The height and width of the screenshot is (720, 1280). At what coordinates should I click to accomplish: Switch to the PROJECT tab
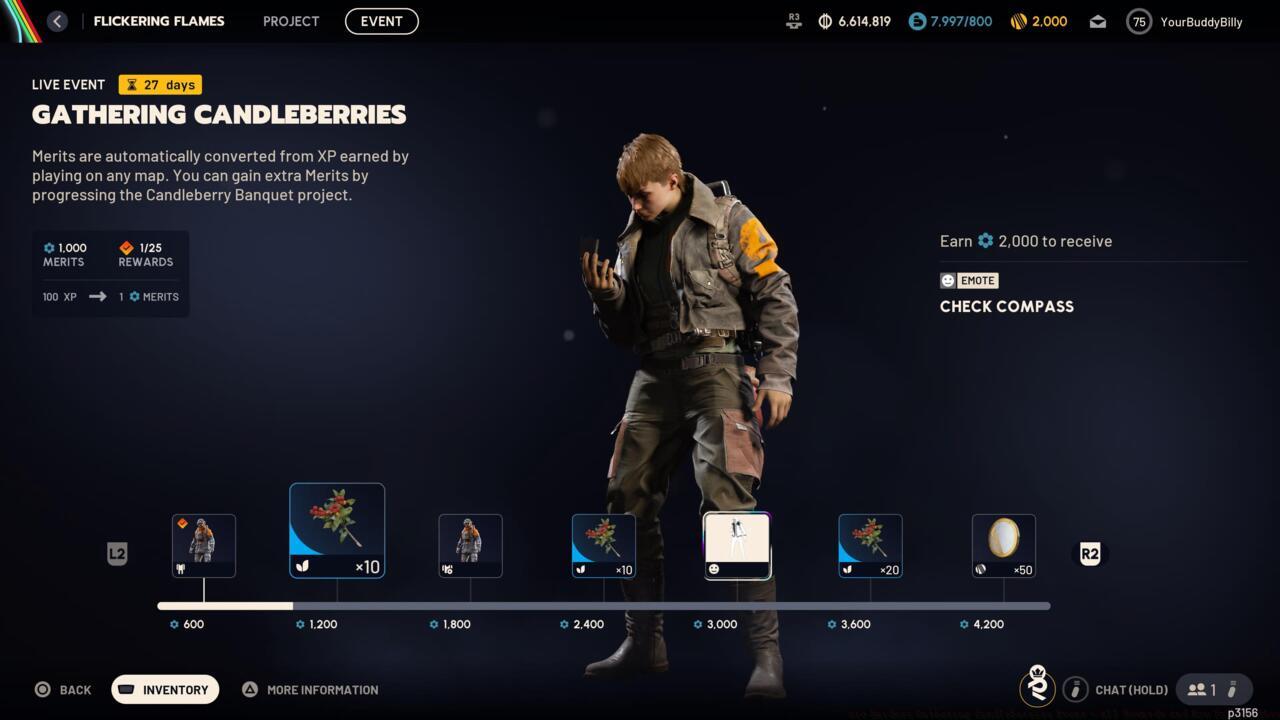pyautogui.click(x=290, y=21)
